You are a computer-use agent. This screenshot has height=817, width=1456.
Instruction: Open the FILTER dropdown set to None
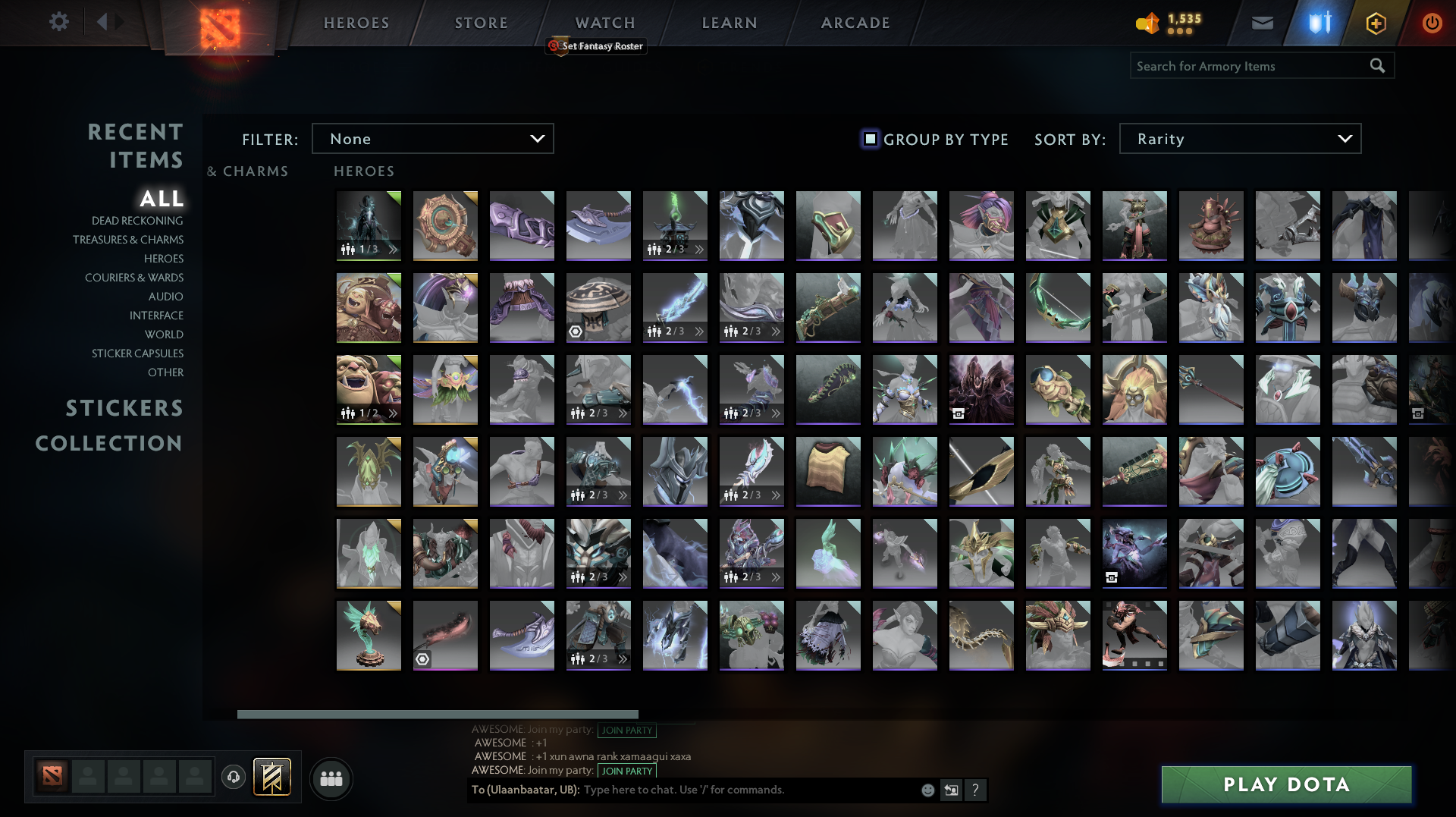[432, 138]
